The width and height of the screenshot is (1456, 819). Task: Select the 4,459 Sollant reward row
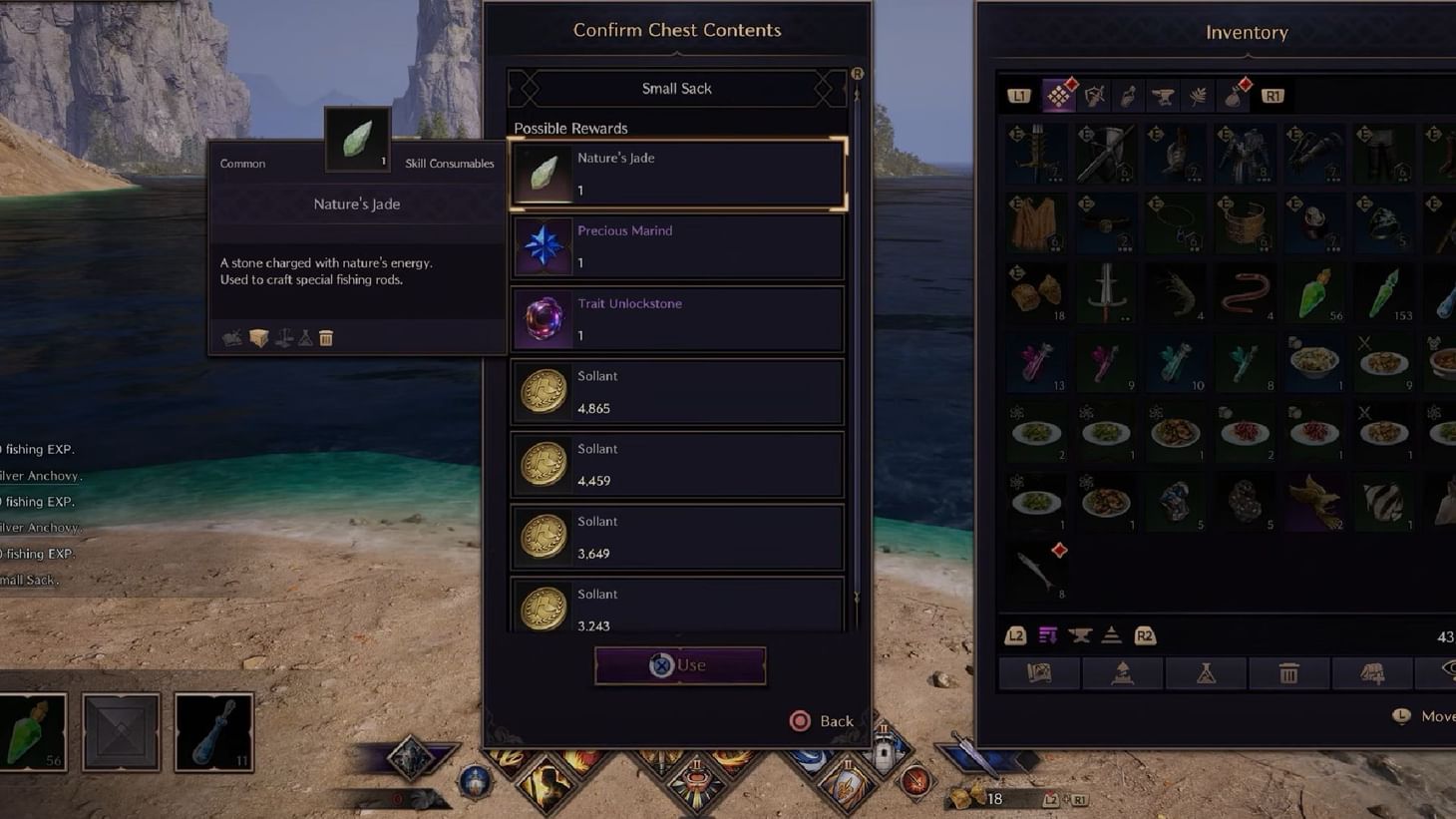click(x=678, y=465)
